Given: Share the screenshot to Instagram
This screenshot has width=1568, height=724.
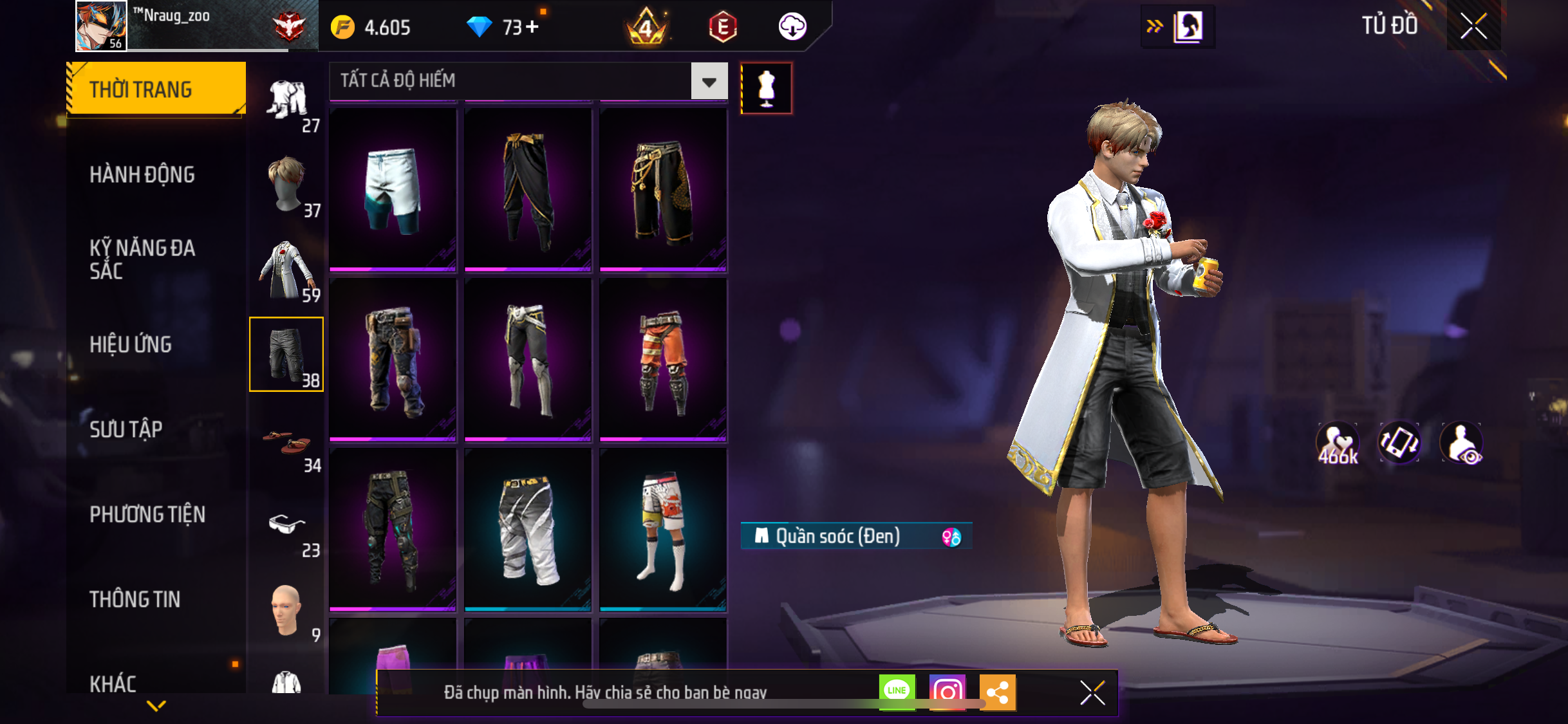Looking at the screenshot, I should click(x=947, y=692).
